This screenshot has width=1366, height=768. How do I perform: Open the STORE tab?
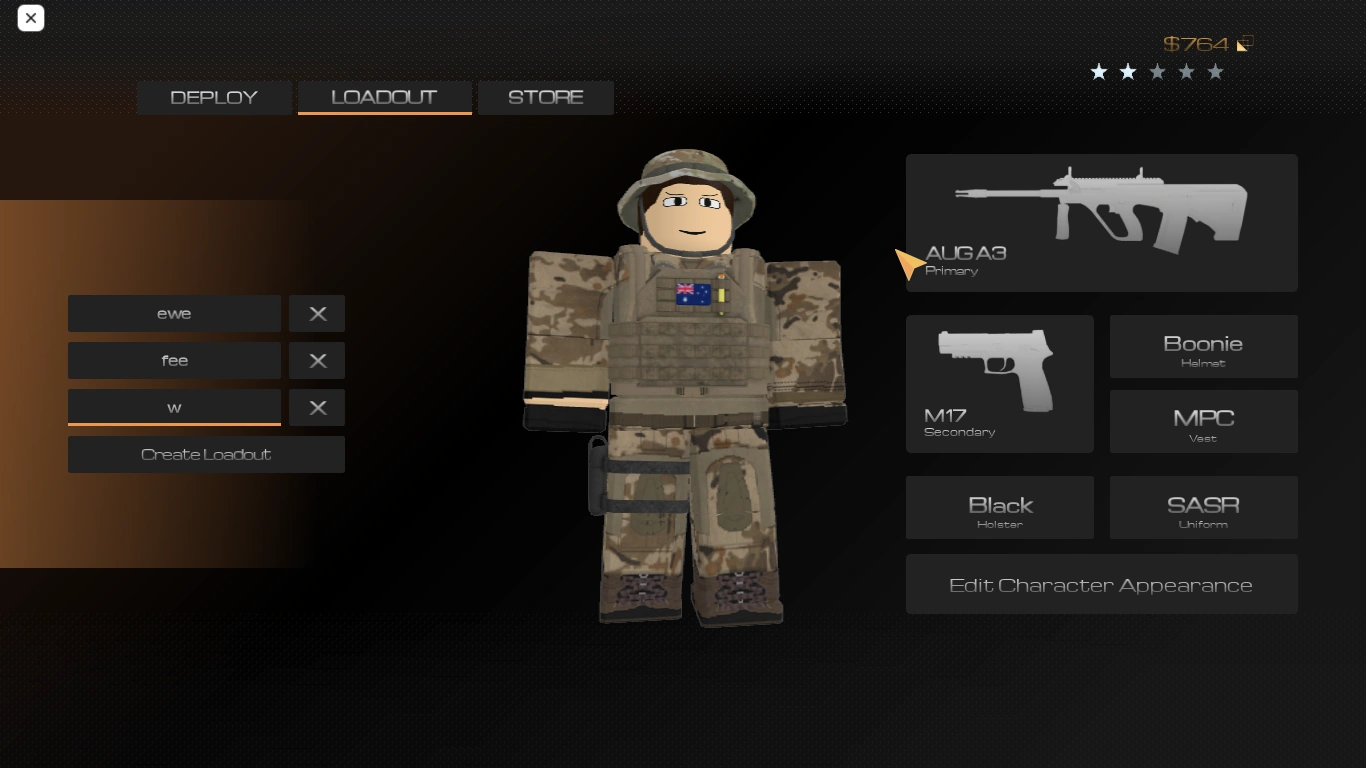pos(545,97)
